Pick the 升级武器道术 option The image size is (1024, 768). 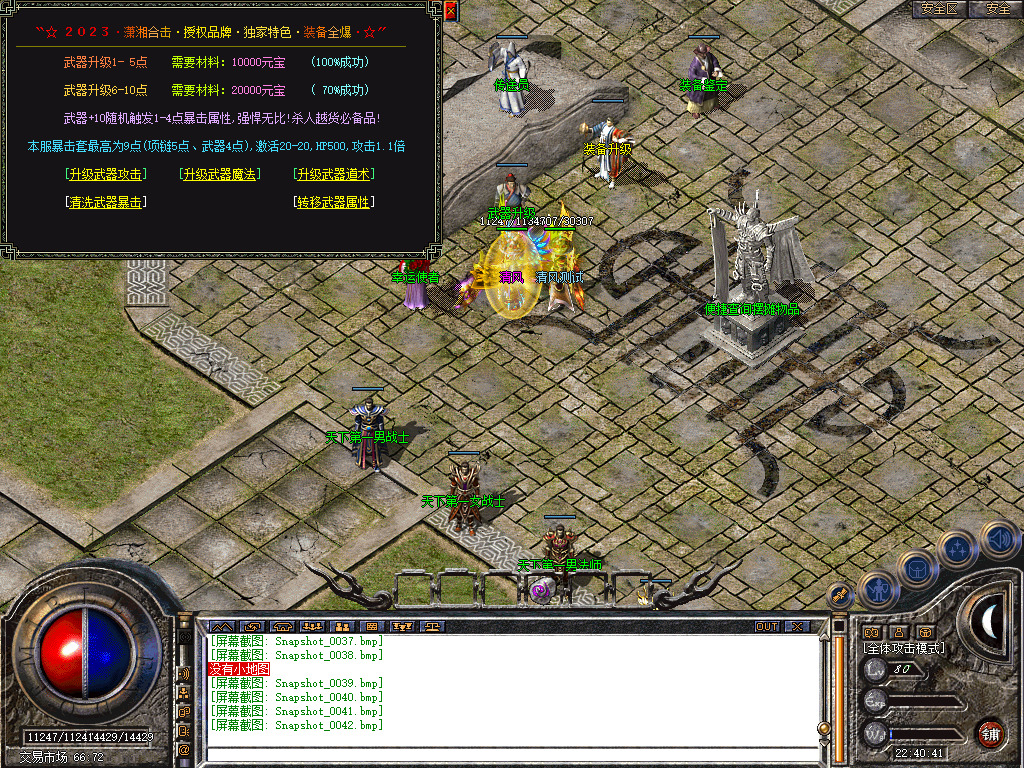point(334,174)
